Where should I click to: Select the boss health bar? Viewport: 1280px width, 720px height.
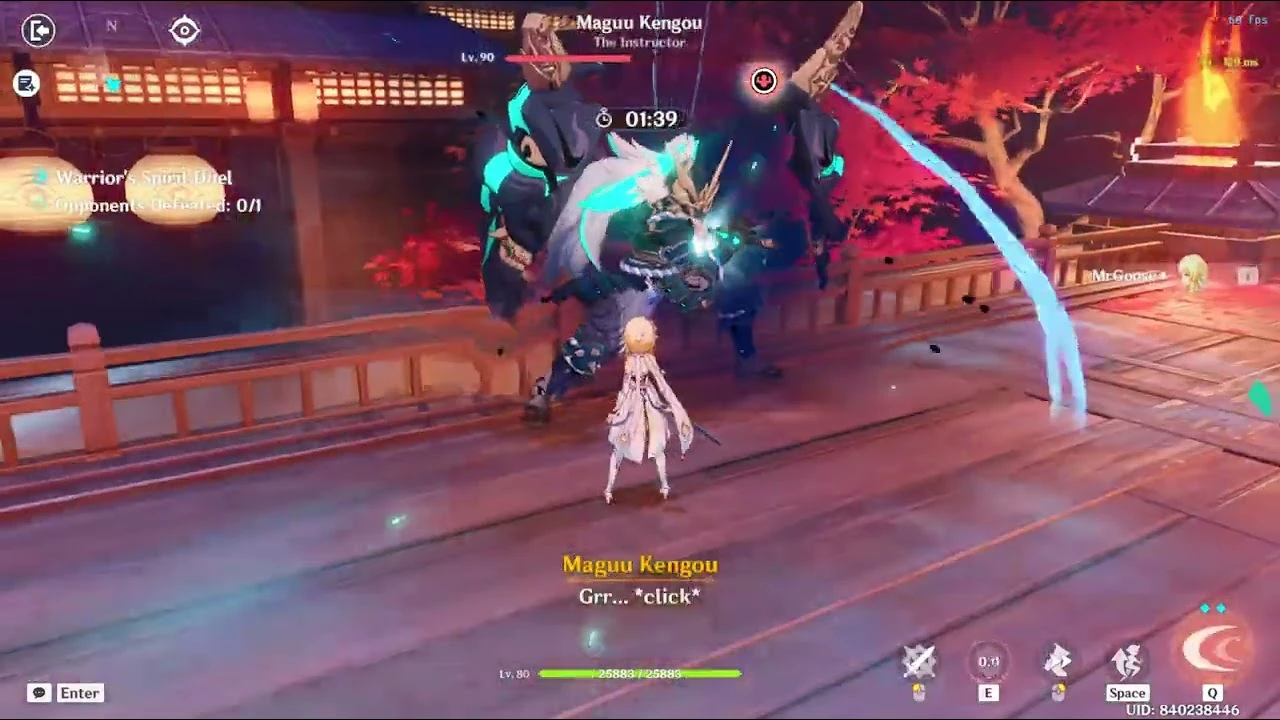tap(568, 57)
